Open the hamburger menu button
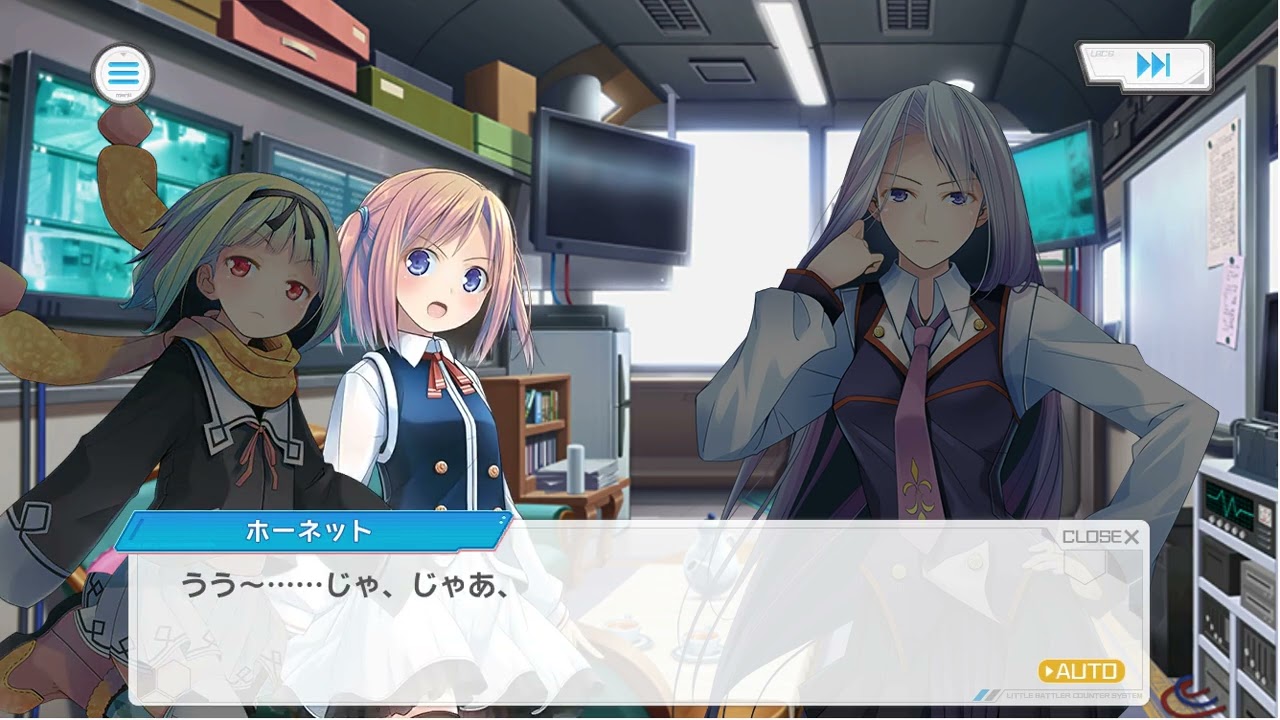The image size is (1280, 720). click(x=122, y=73)
